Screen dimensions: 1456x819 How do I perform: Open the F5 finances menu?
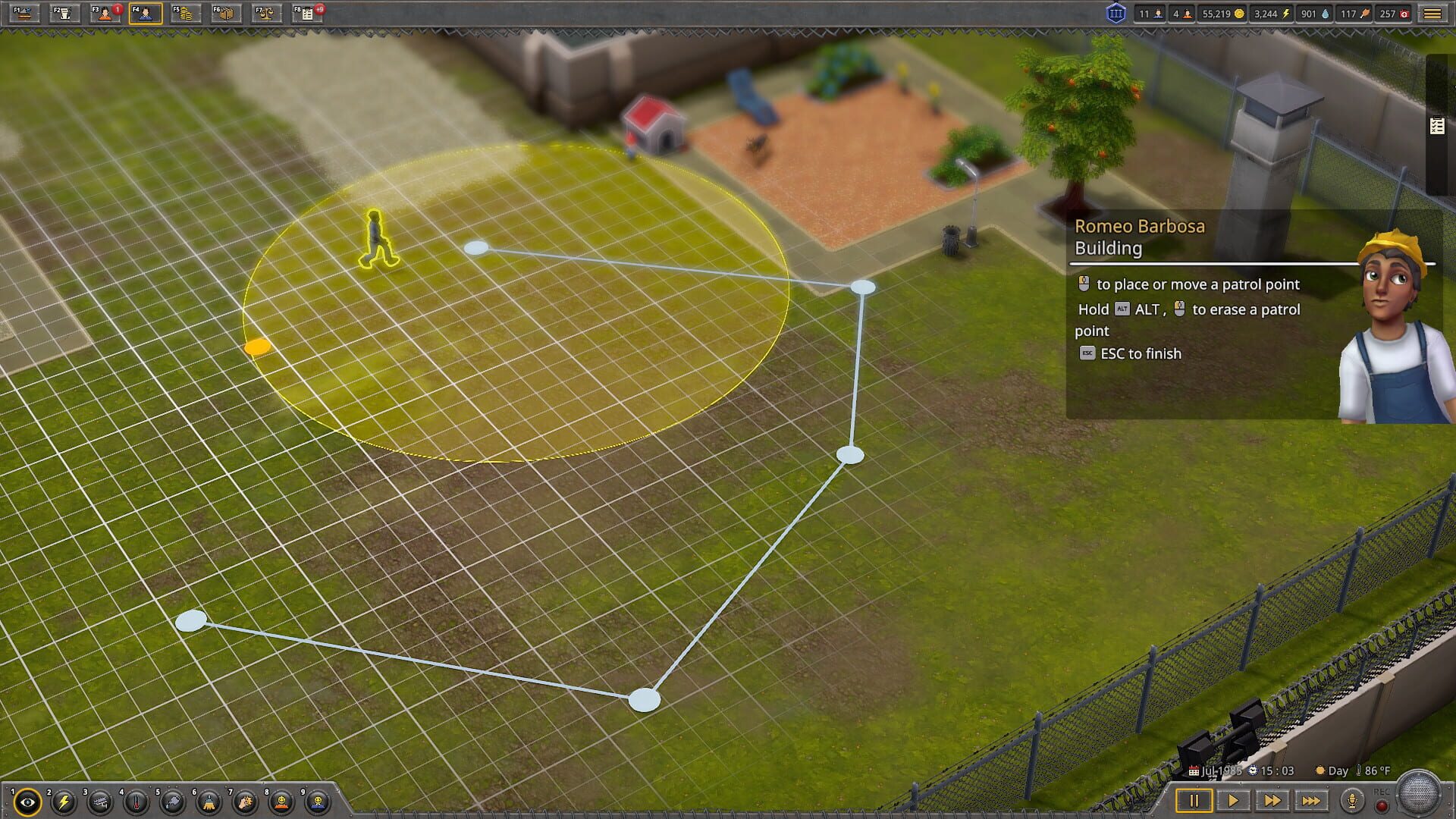pyautogui.click(x=184, y=13)
